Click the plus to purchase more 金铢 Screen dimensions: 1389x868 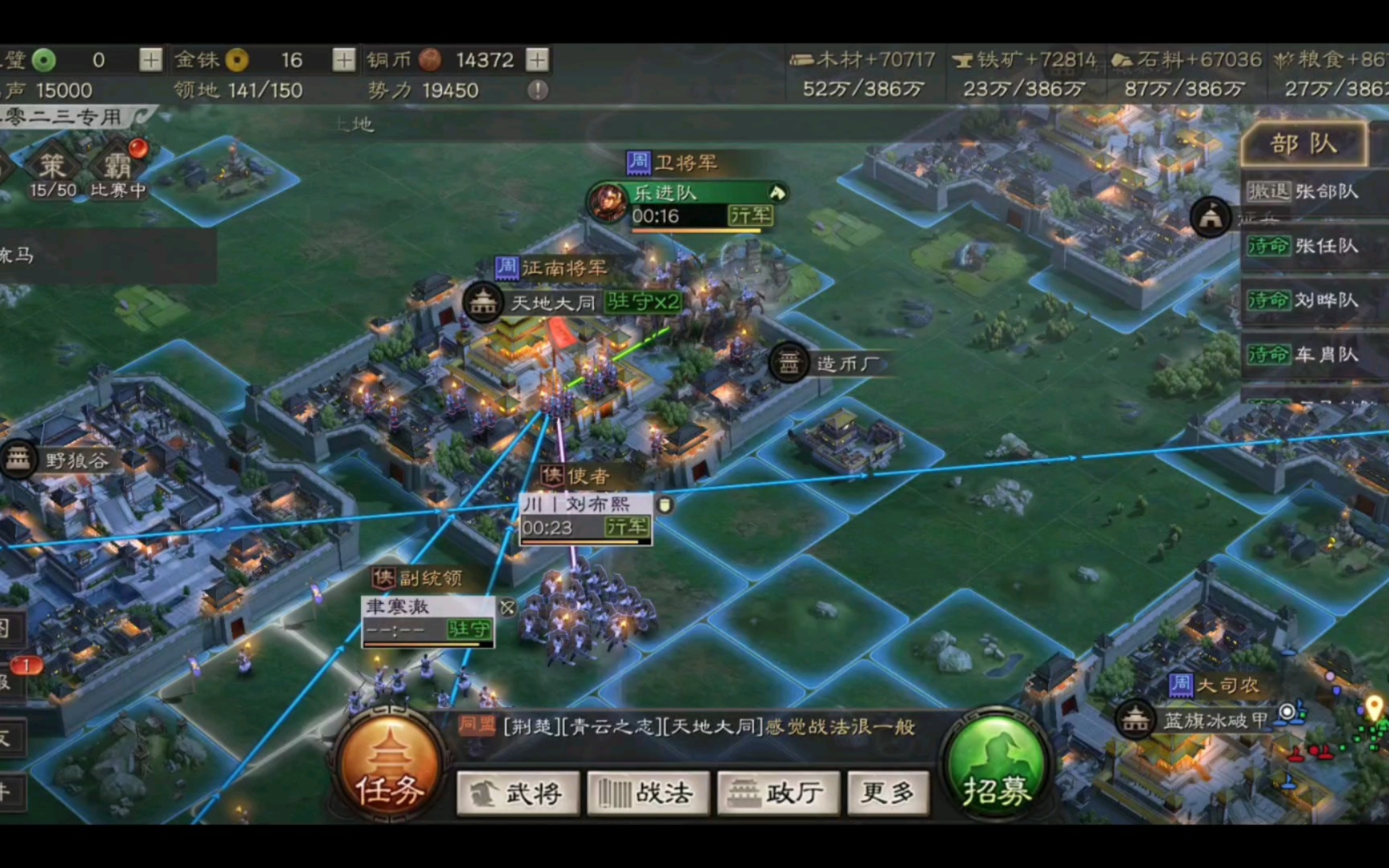pos(346,59)
